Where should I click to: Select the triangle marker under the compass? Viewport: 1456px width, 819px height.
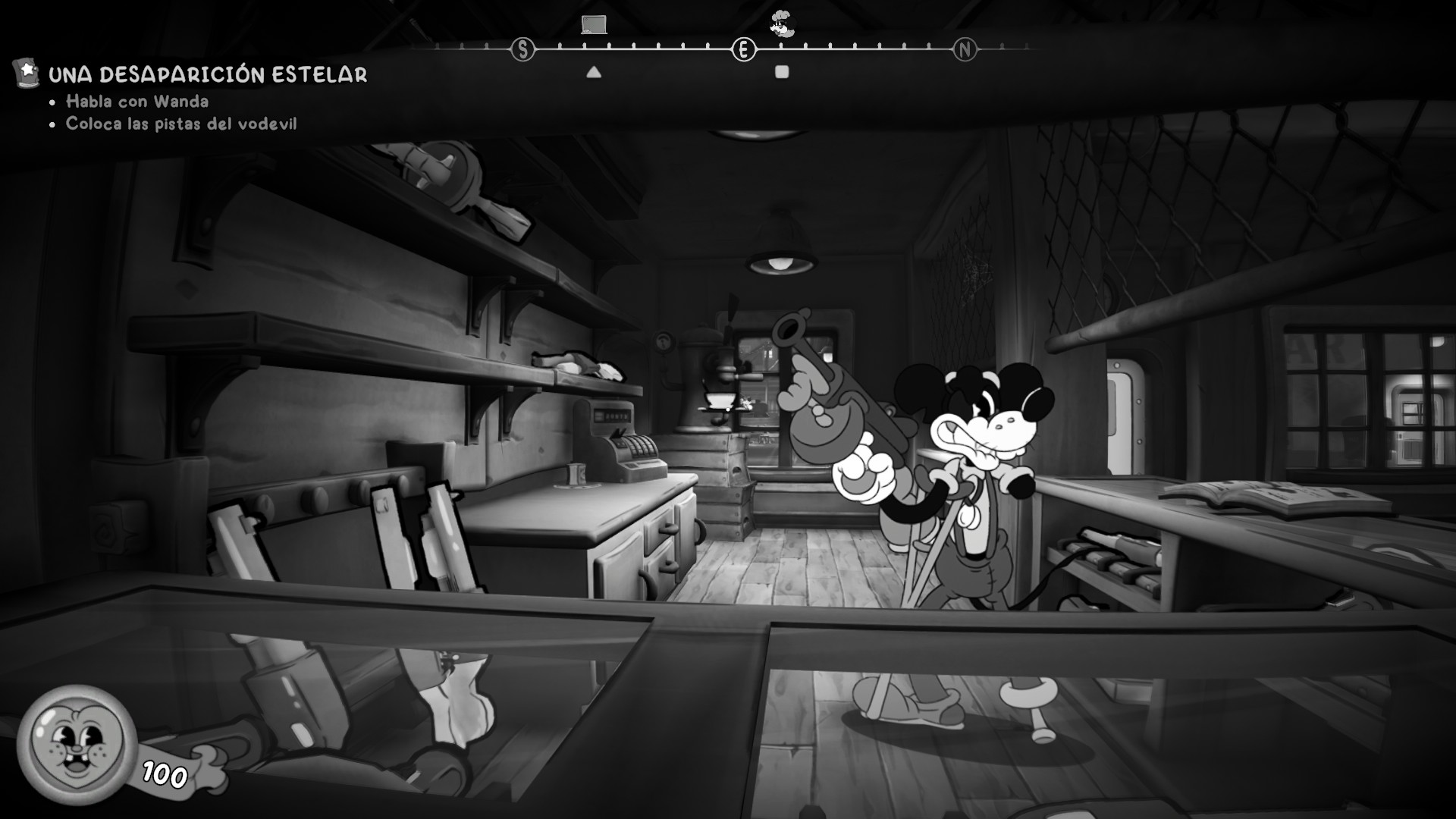(x=594, y=73)
